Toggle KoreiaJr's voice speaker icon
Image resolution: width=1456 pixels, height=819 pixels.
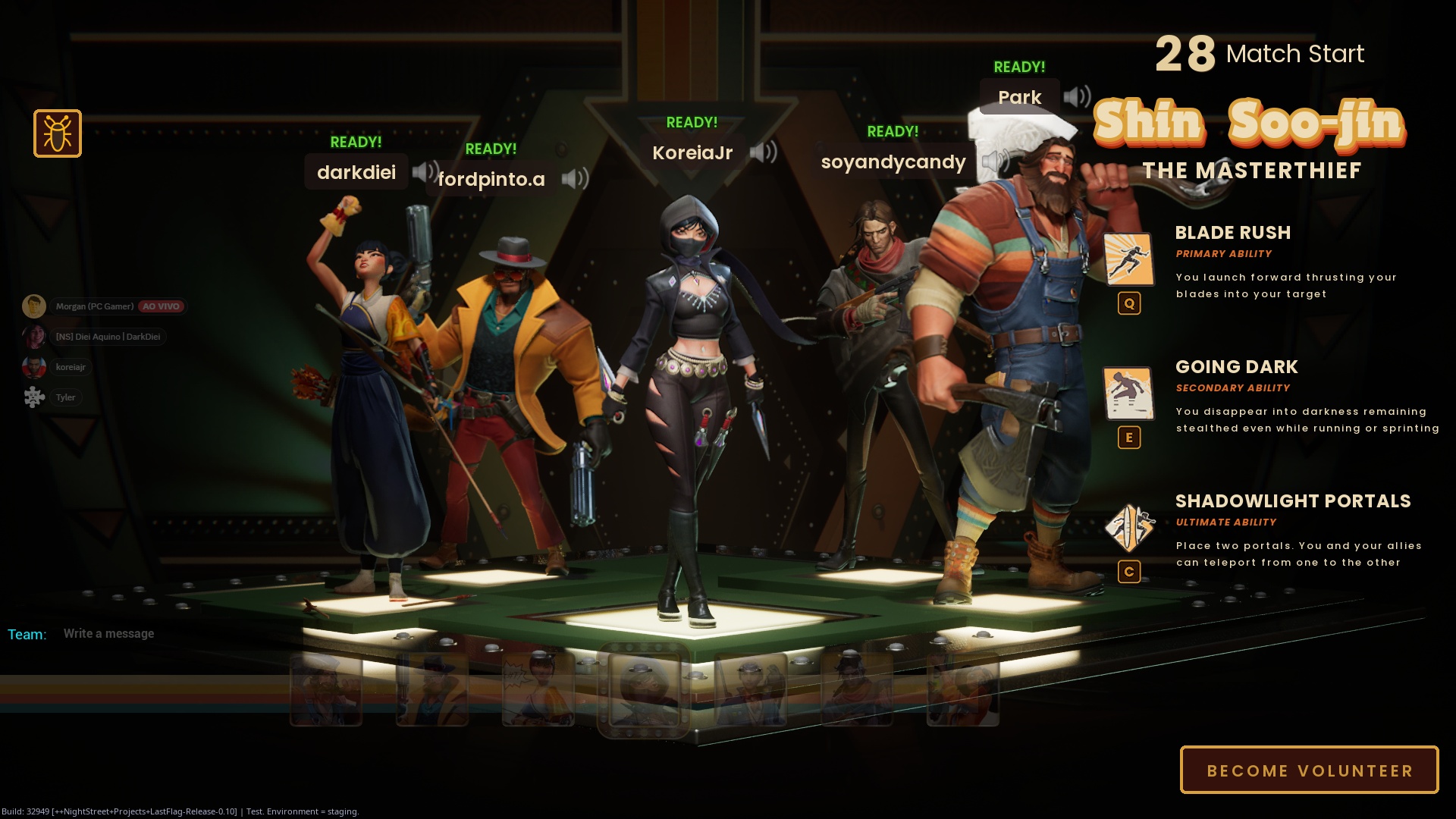click(x=763, y=152)
